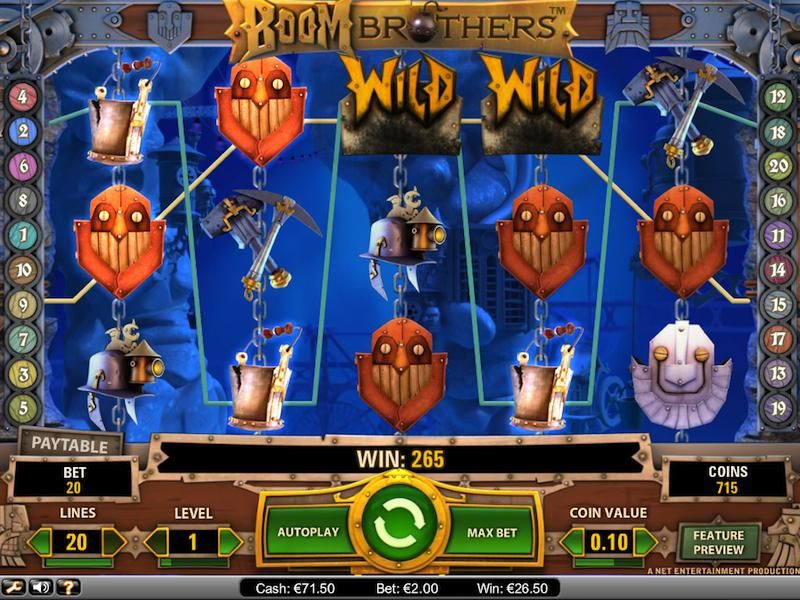Select payline number 4 indicator

[23, 98]
